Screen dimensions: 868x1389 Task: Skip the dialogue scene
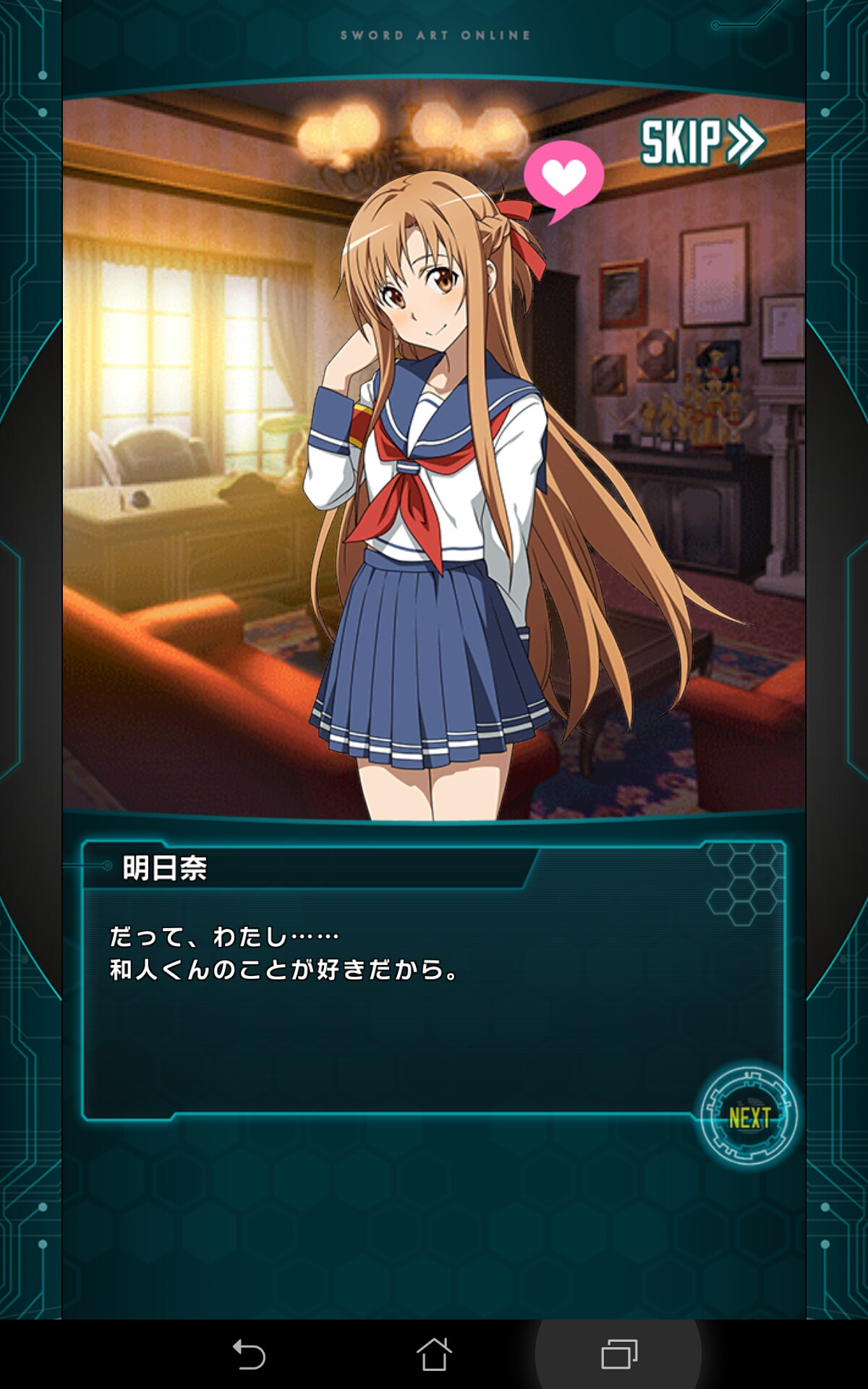pos(702,141)
